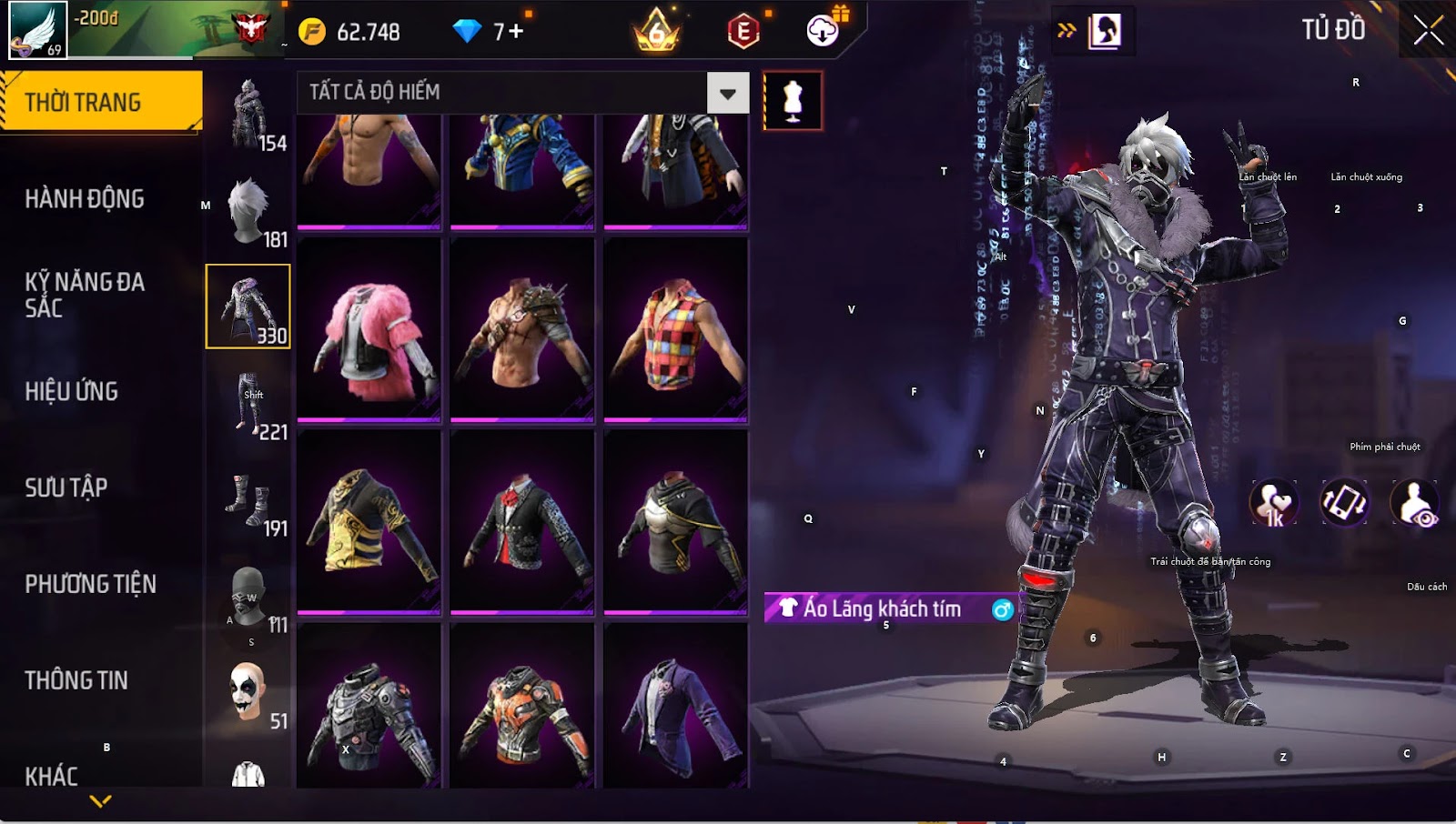
Task: Go to the SƯU TẬP tab
Action: tap(66, 487)
